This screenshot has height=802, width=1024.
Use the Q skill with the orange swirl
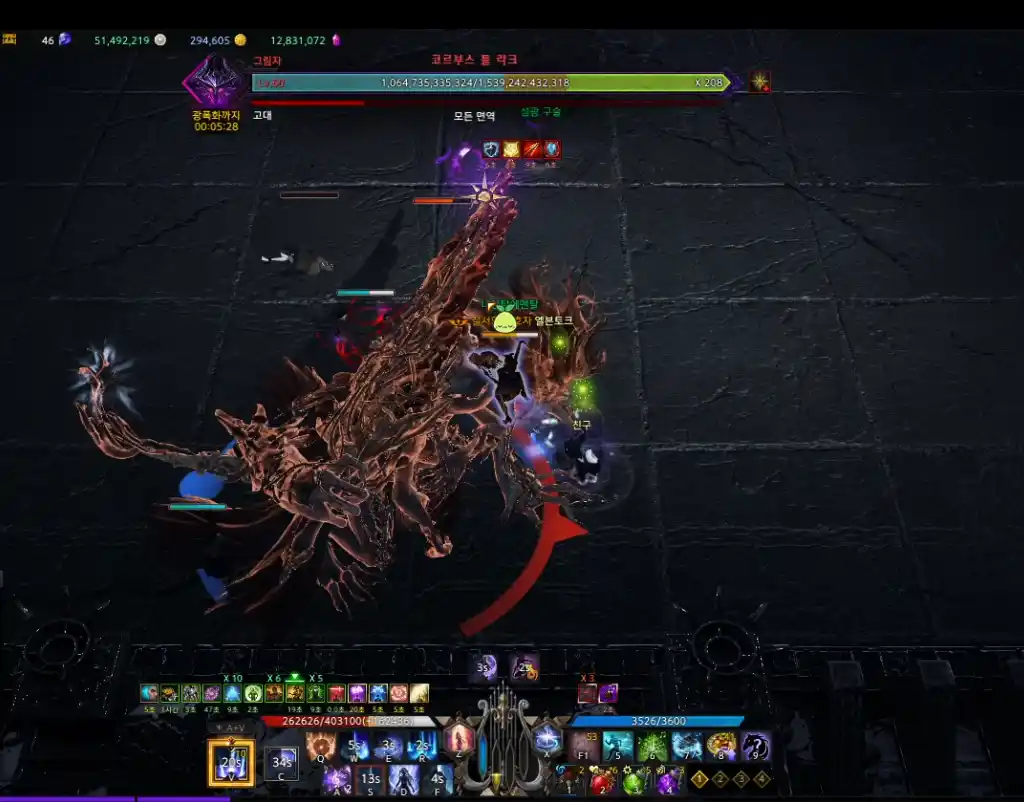tap(321, 746)
